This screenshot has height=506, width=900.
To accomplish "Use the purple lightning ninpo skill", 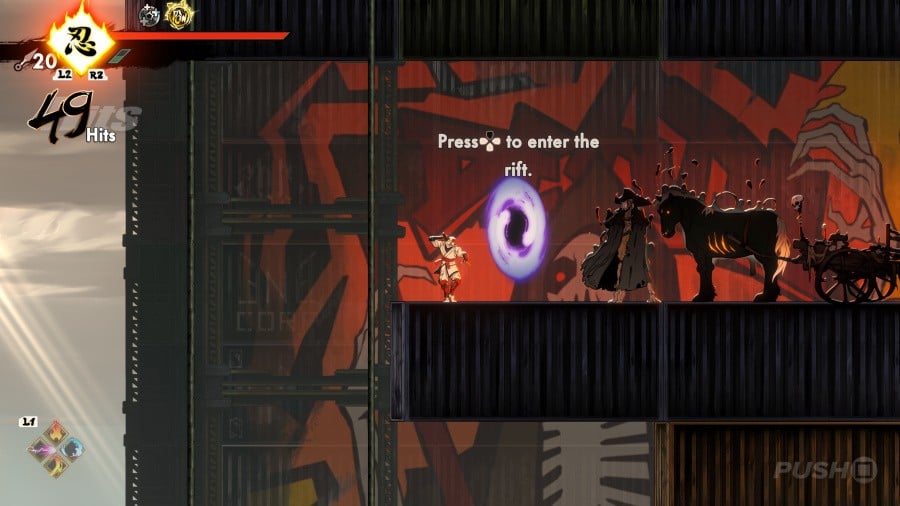I will tap(41, 451).
